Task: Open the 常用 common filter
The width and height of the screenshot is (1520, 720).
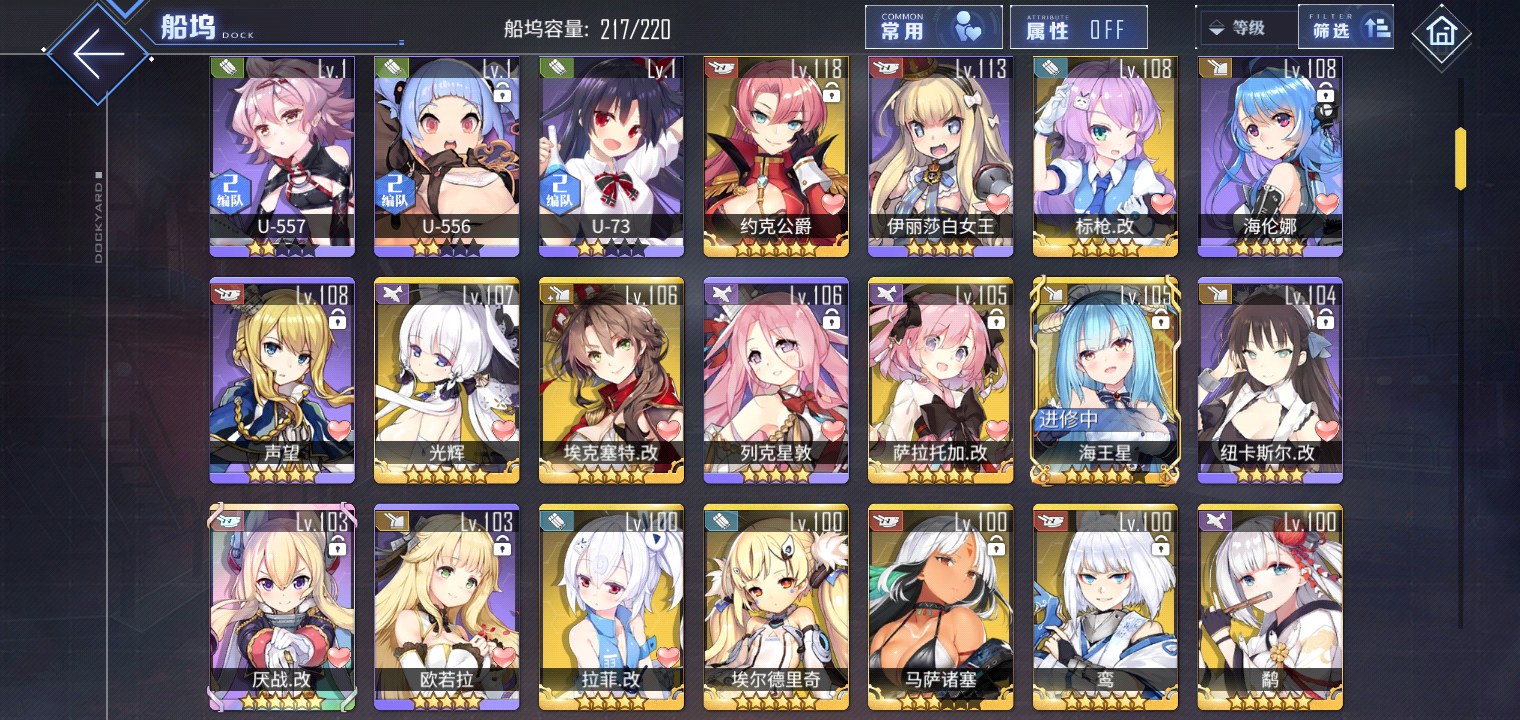Action: coord(933,27)
